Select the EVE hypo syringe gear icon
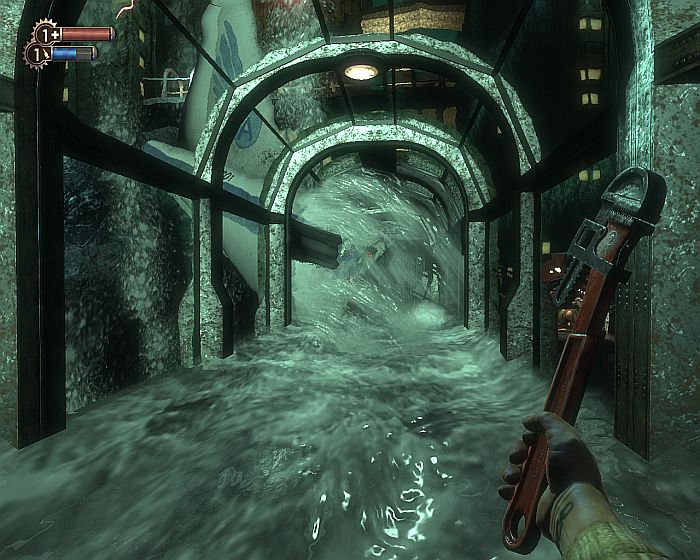 pos(39,53)
